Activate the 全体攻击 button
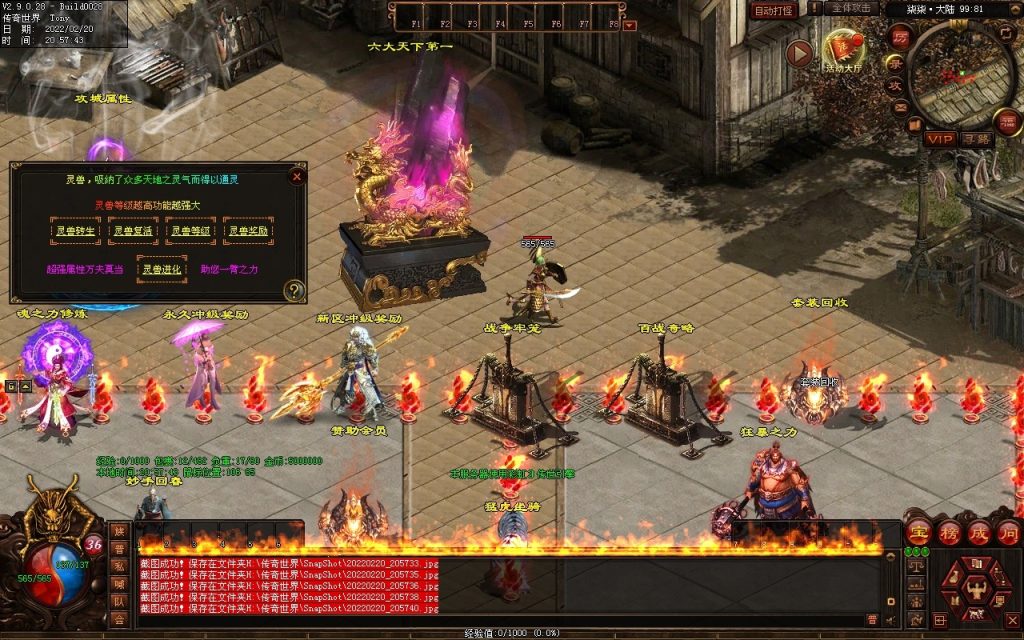Viewport: 1024px width, 640px height. point(852,8)
